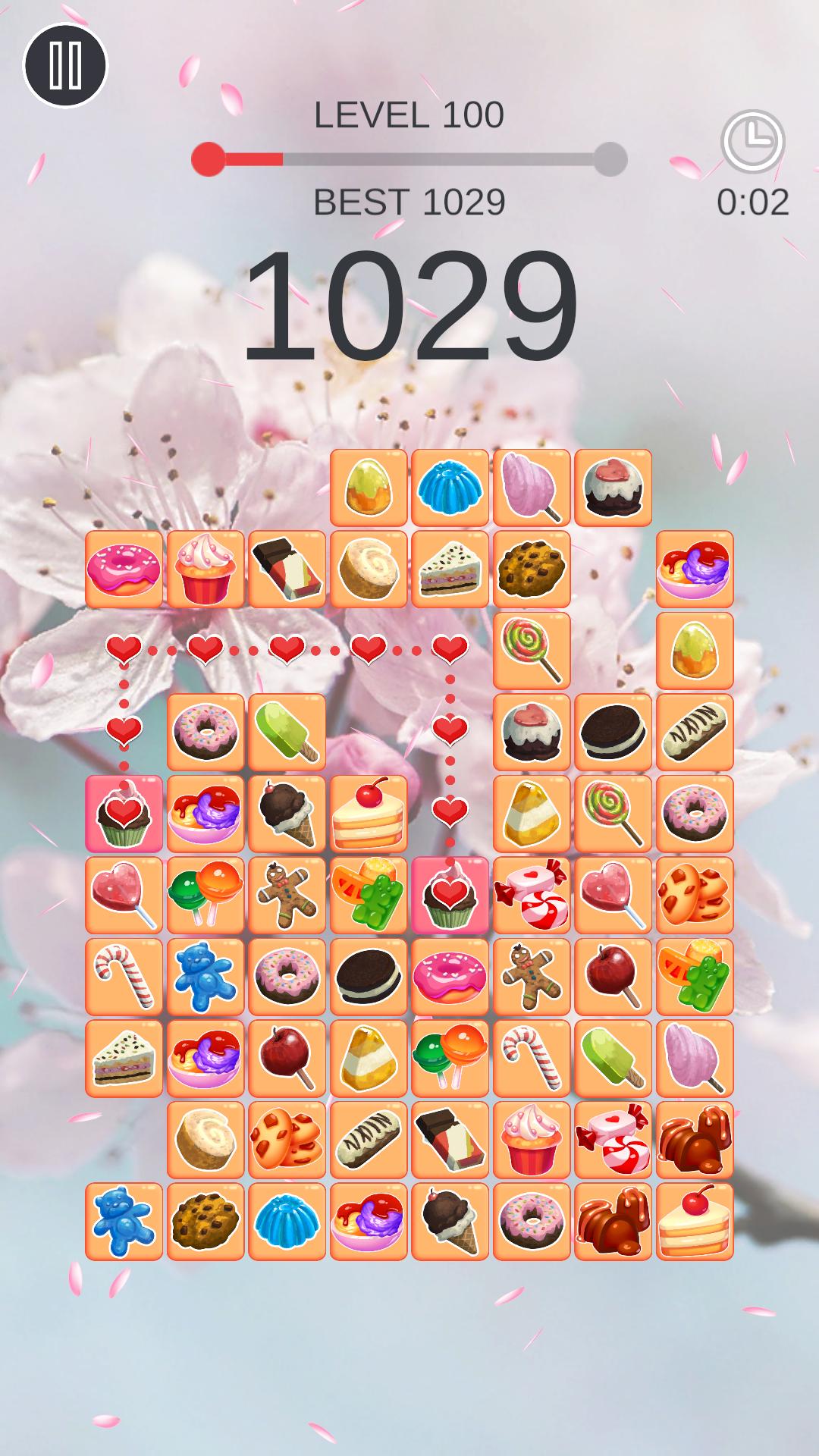Select the chocolate bar tile beside the swiss roll
This screenshot has width=819, height=1456.
pyautogui.click(x=287, y=570)
